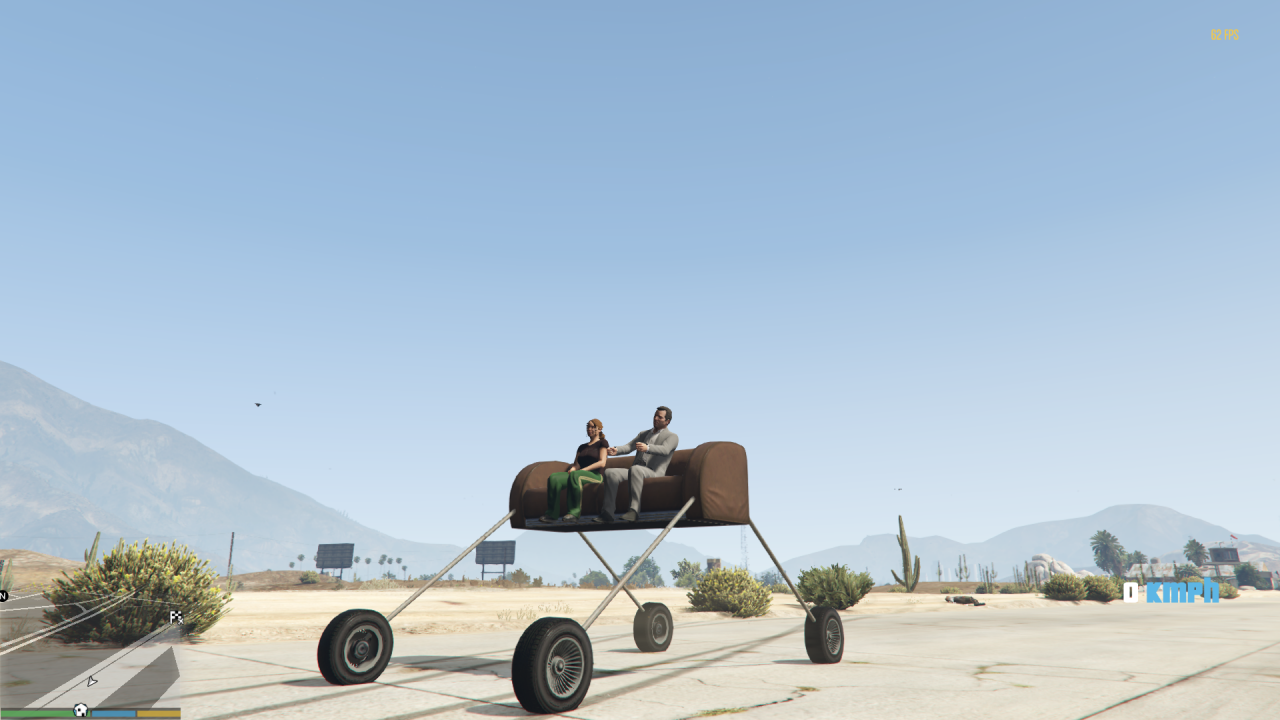Click the white 0 speed readout

click(x=1133, y=594)
